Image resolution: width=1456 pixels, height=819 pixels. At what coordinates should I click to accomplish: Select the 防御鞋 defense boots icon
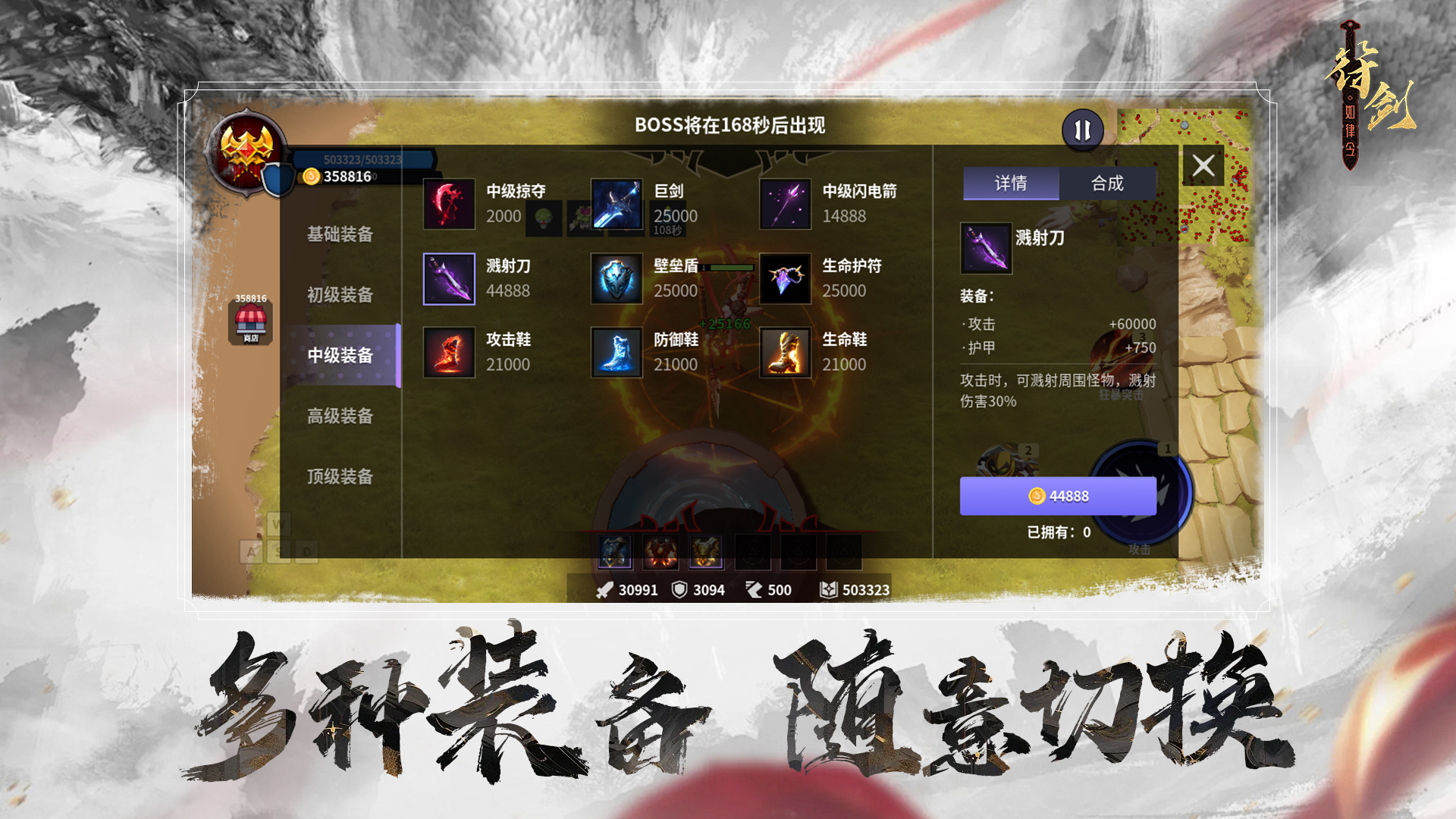(616, 352)
